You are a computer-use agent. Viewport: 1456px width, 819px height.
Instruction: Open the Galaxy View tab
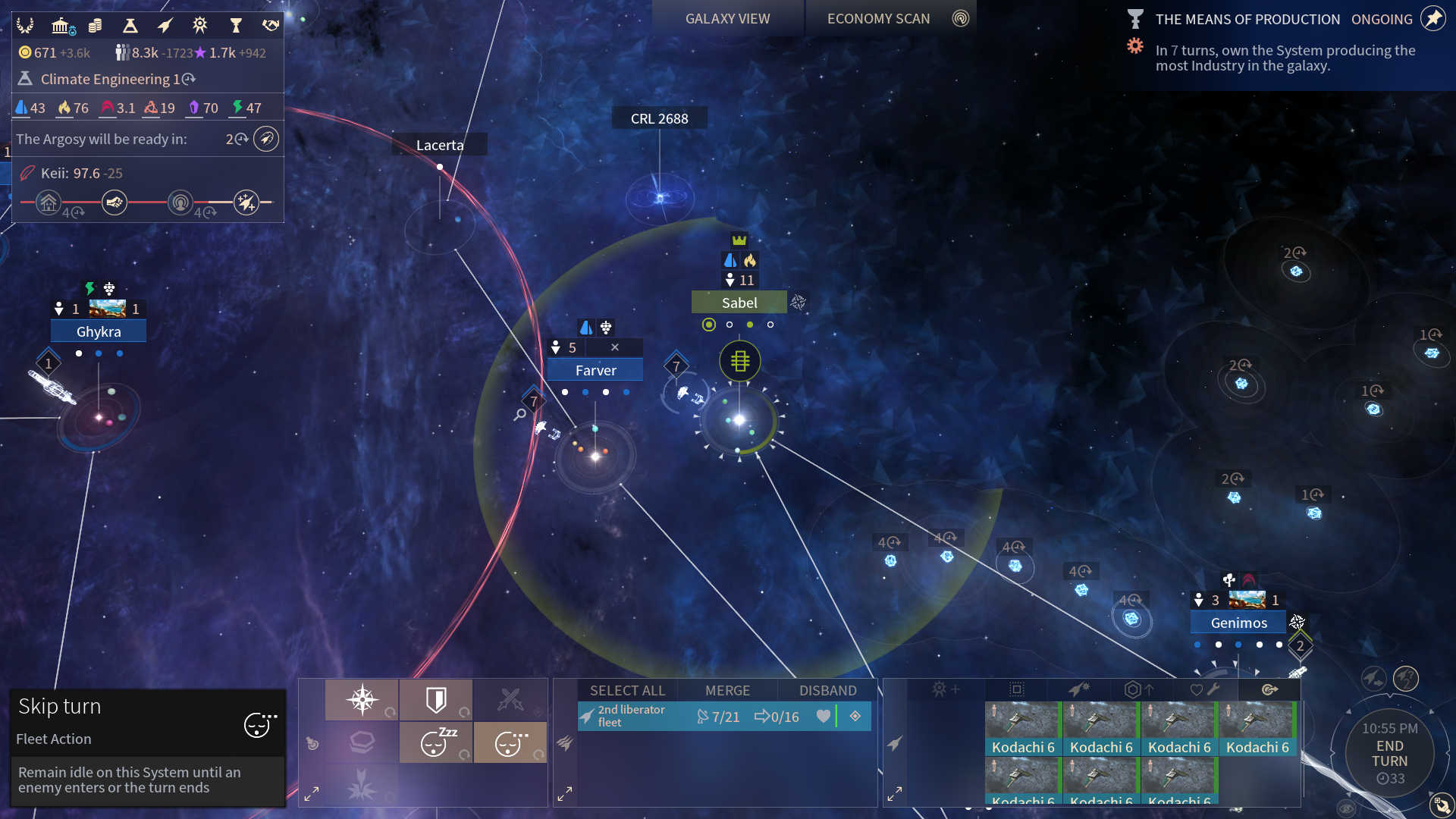coord(727,18)
